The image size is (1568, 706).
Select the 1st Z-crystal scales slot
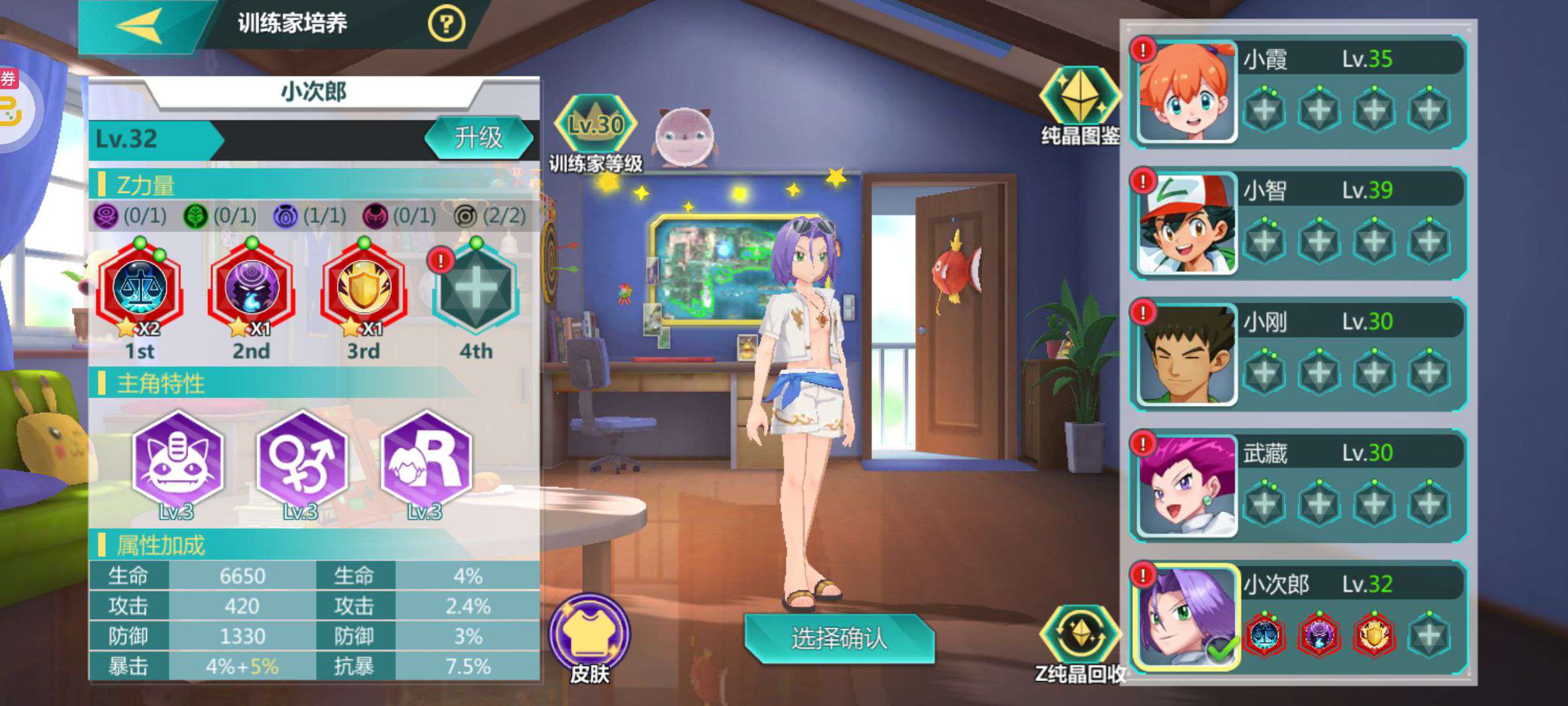click(x=140, y=288)
